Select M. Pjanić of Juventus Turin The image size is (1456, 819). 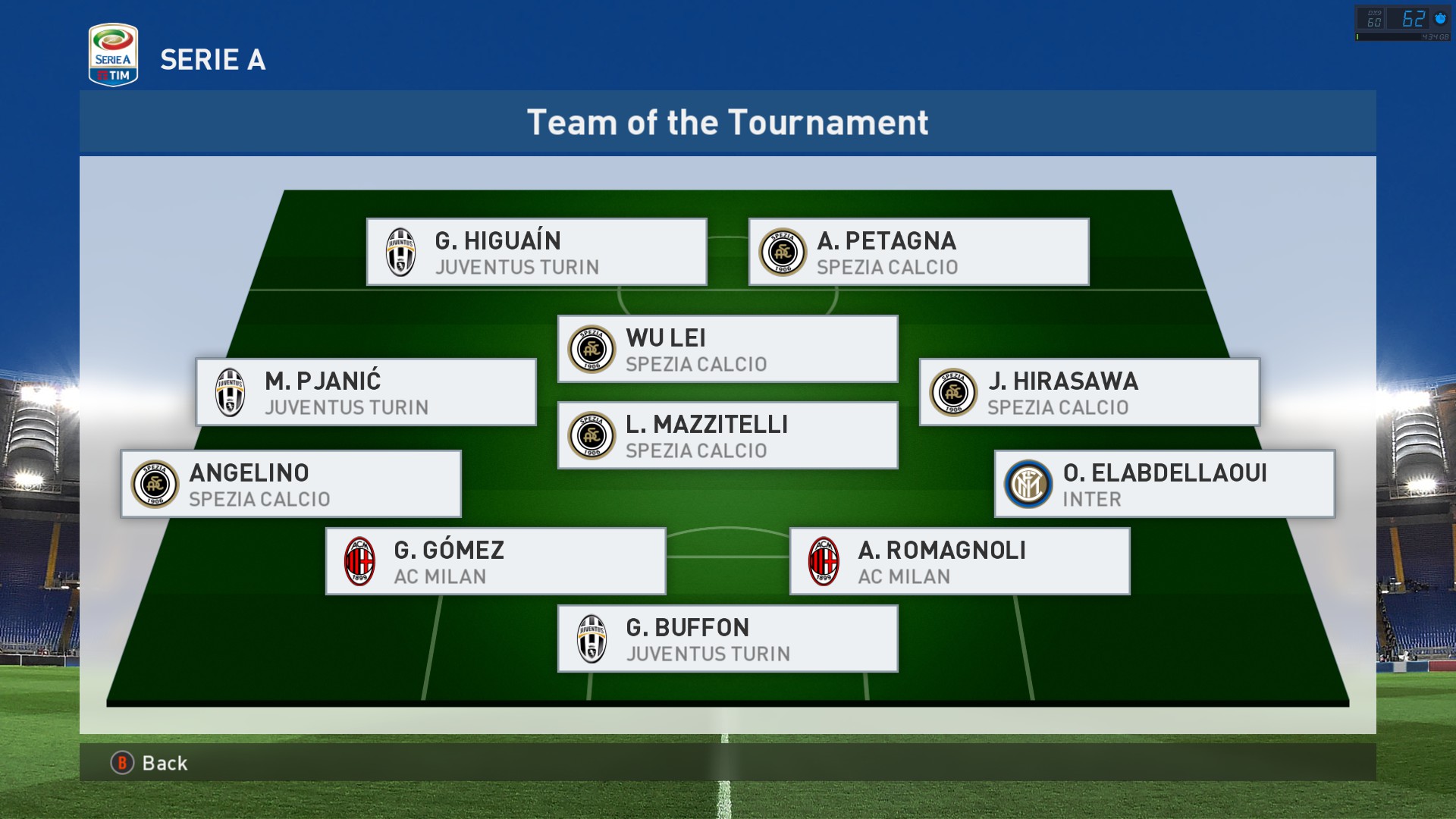coord(366,393)
